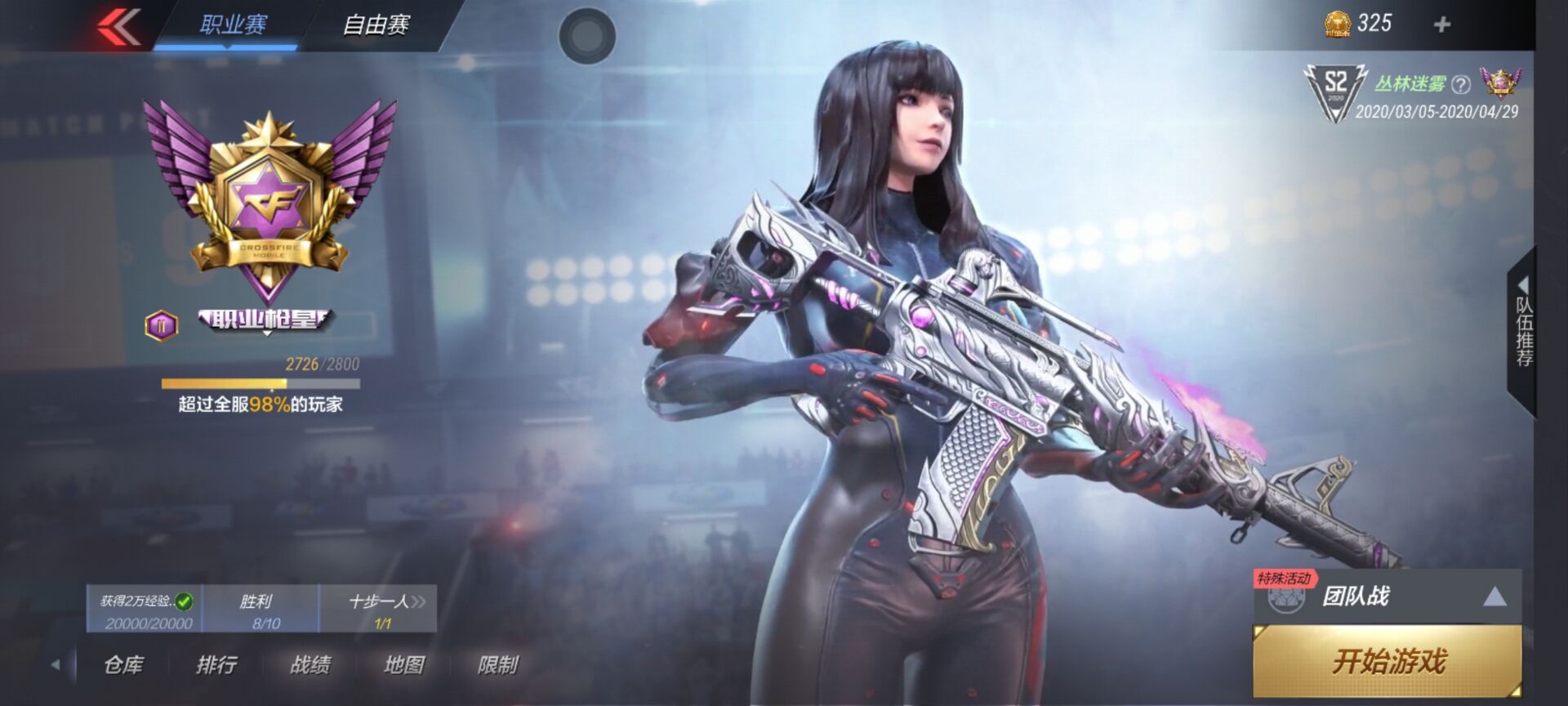Add currency with the plus button
The image size is (1568, 706).
tap(1441, 25)
